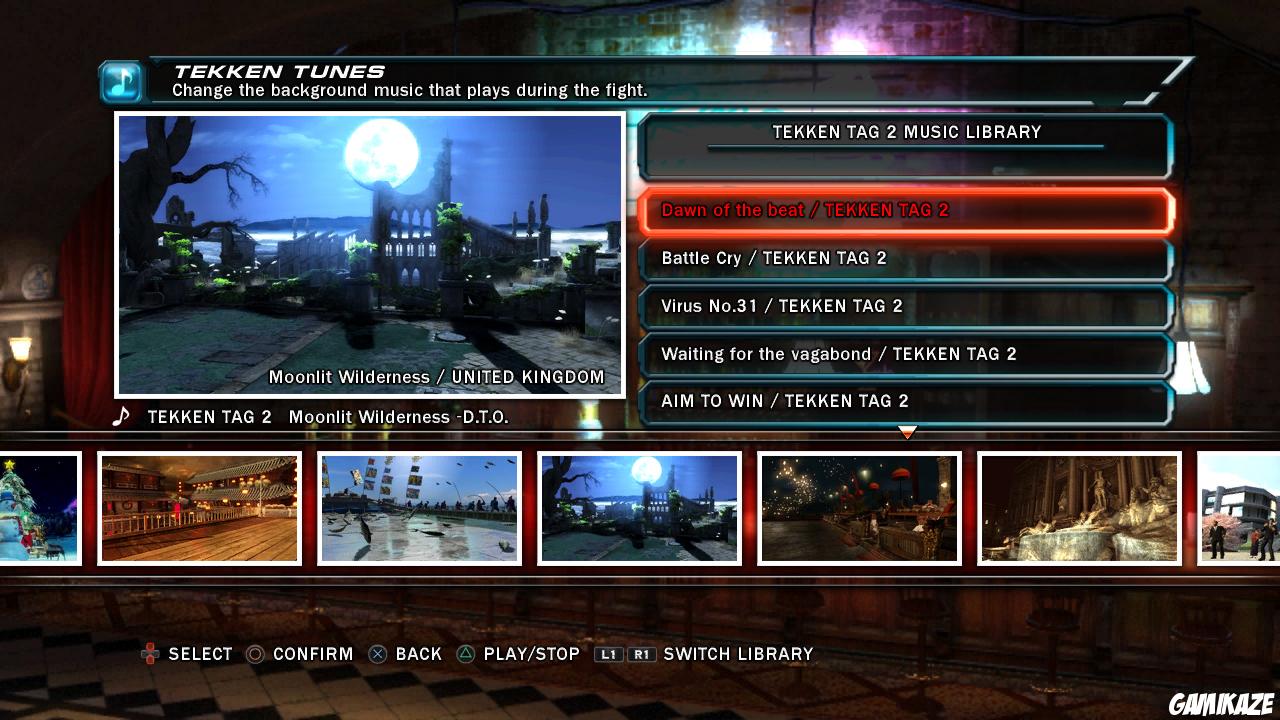Expand the song list with the down arrow
Viewport: 1280px width, 720px height.
point(907,432)
